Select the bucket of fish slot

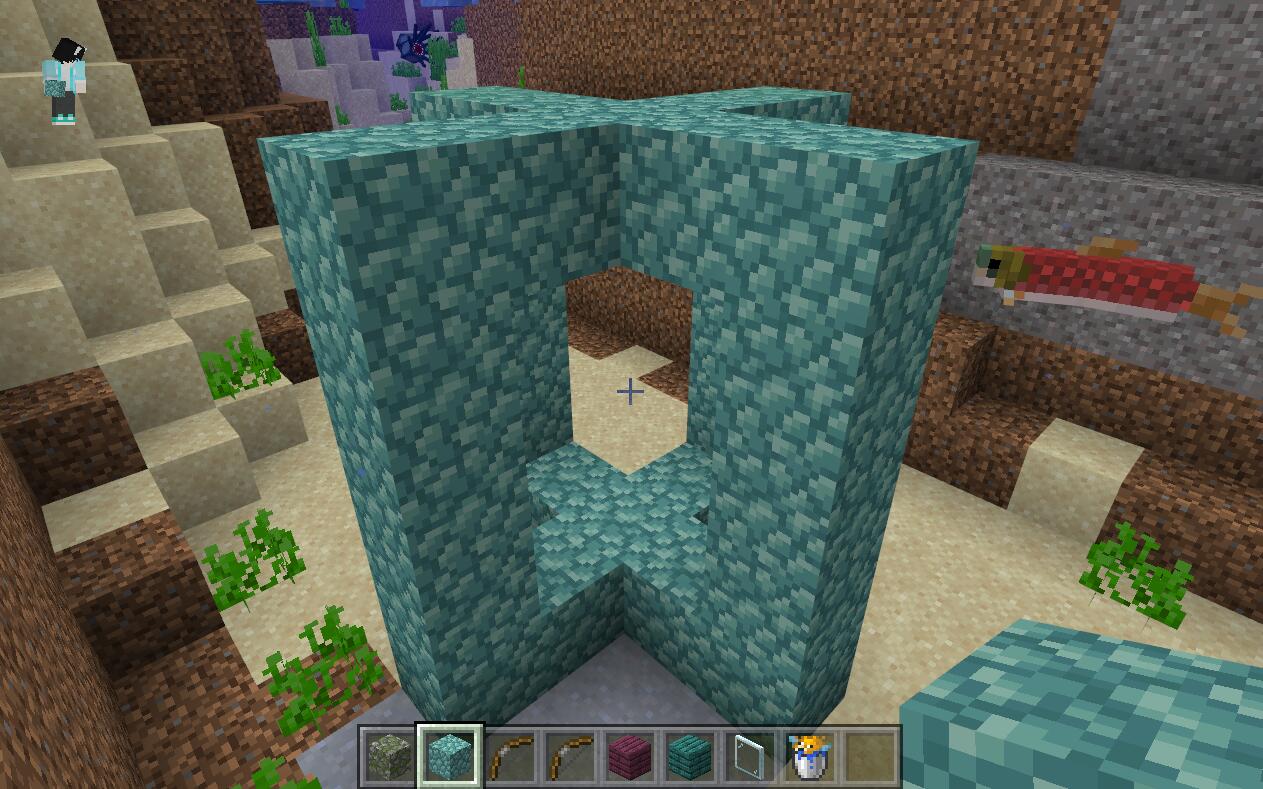(x=810, y=756)
